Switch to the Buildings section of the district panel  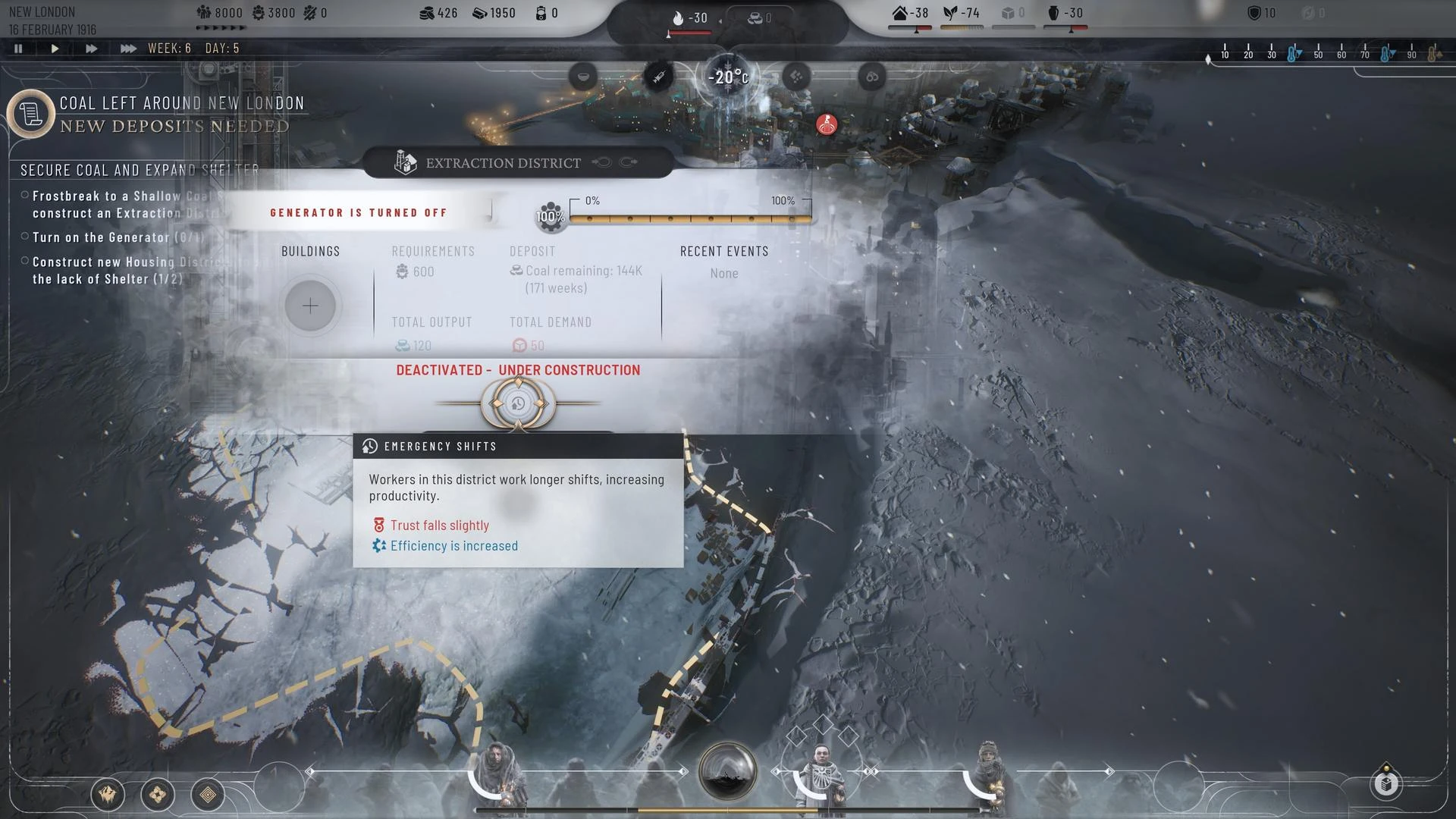[311, 251]
